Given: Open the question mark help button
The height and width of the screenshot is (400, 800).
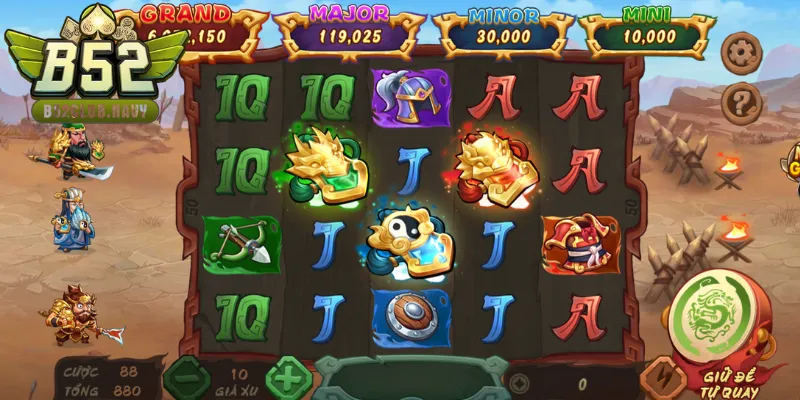Looking at the screenshot, I should pyautogui.click(x=743, y=100).
